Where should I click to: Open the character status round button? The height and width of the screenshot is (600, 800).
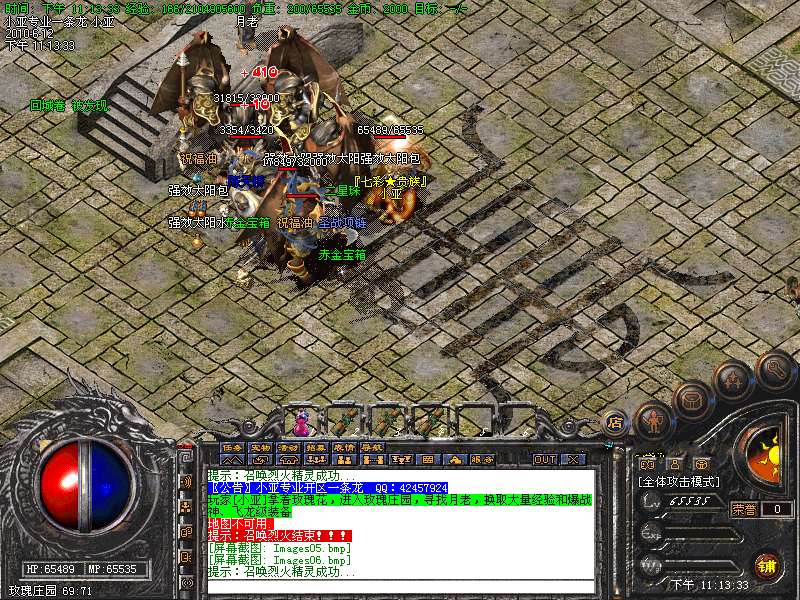653,421
